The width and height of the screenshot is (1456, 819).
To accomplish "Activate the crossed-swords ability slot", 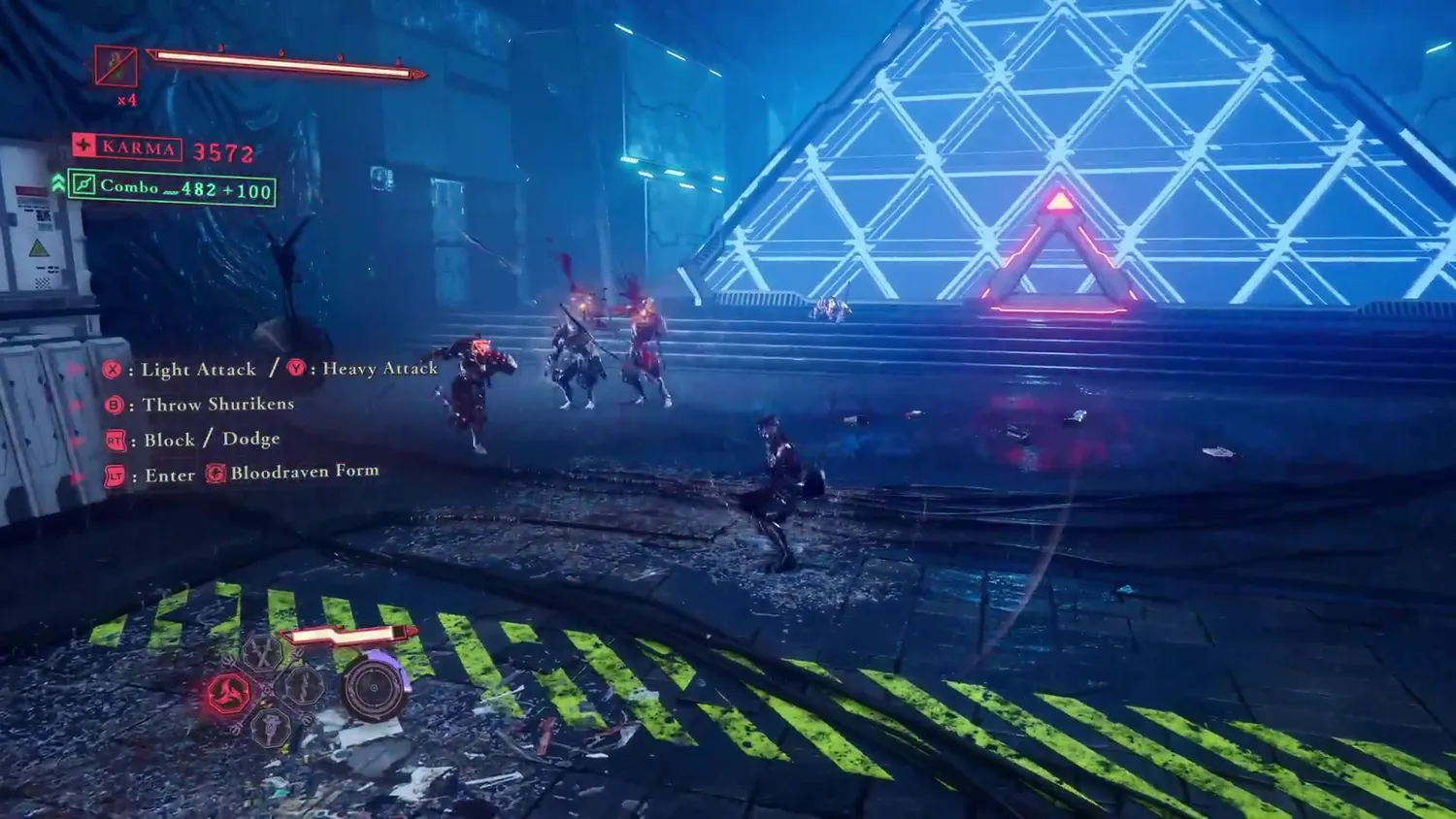I will [262, 654].
